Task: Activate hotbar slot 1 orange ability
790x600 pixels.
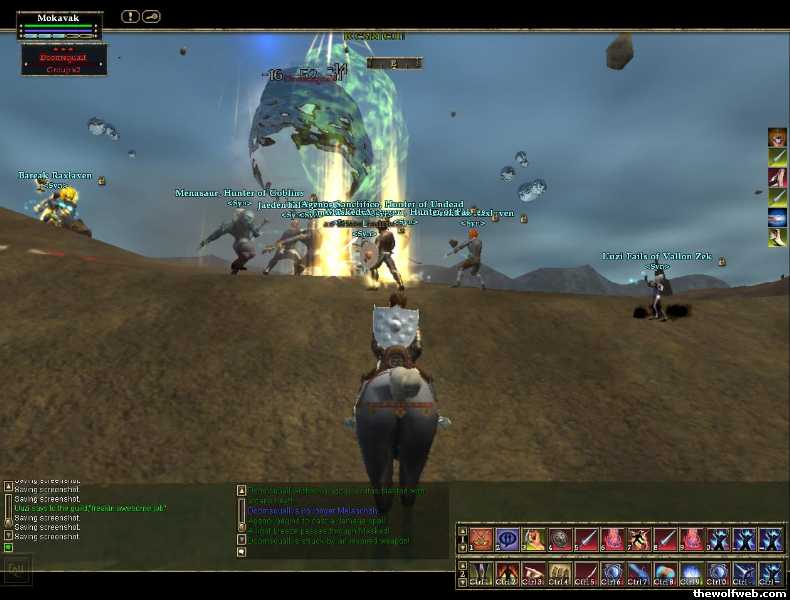Action: [481, 539]
